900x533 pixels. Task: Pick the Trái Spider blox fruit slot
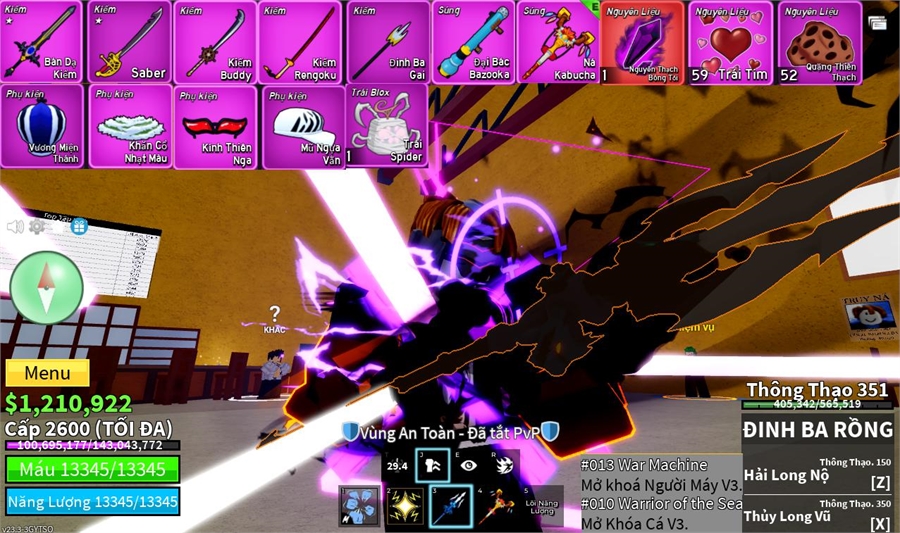point(386,126)
